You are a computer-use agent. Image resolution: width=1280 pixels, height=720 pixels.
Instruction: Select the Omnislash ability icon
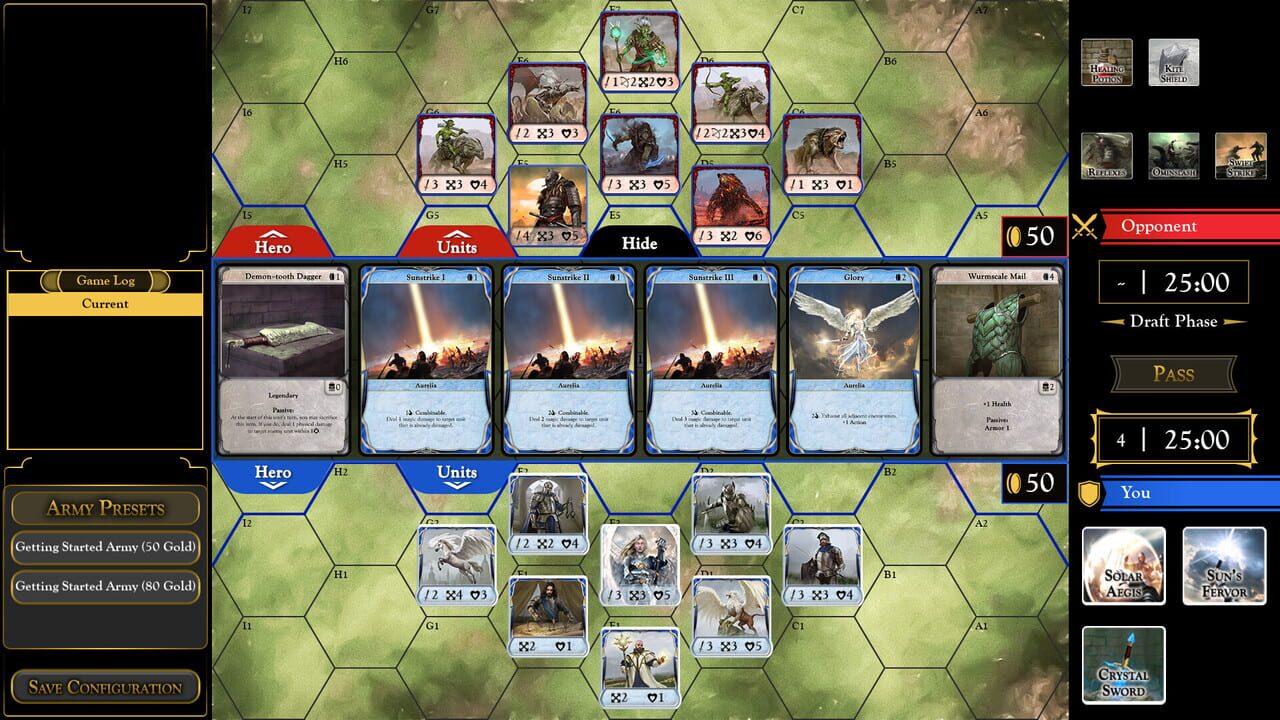click(x=1172, y=156)
